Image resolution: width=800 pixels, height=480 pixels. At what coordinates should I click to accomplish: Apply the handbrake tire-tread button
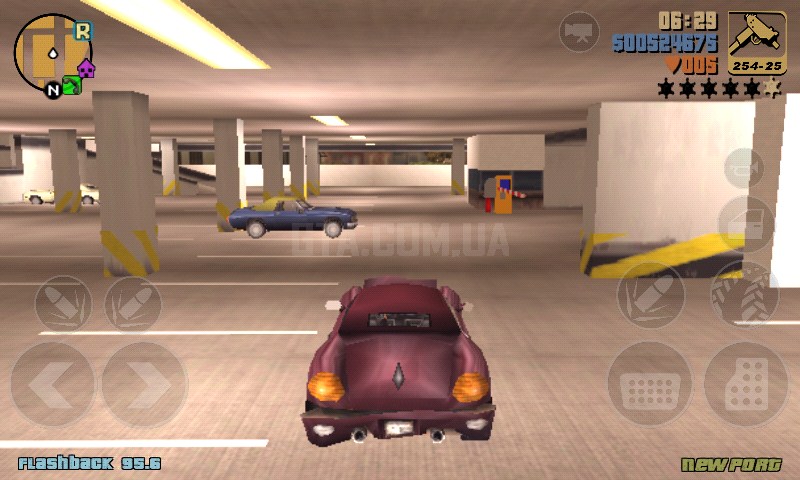click(744, 294)
